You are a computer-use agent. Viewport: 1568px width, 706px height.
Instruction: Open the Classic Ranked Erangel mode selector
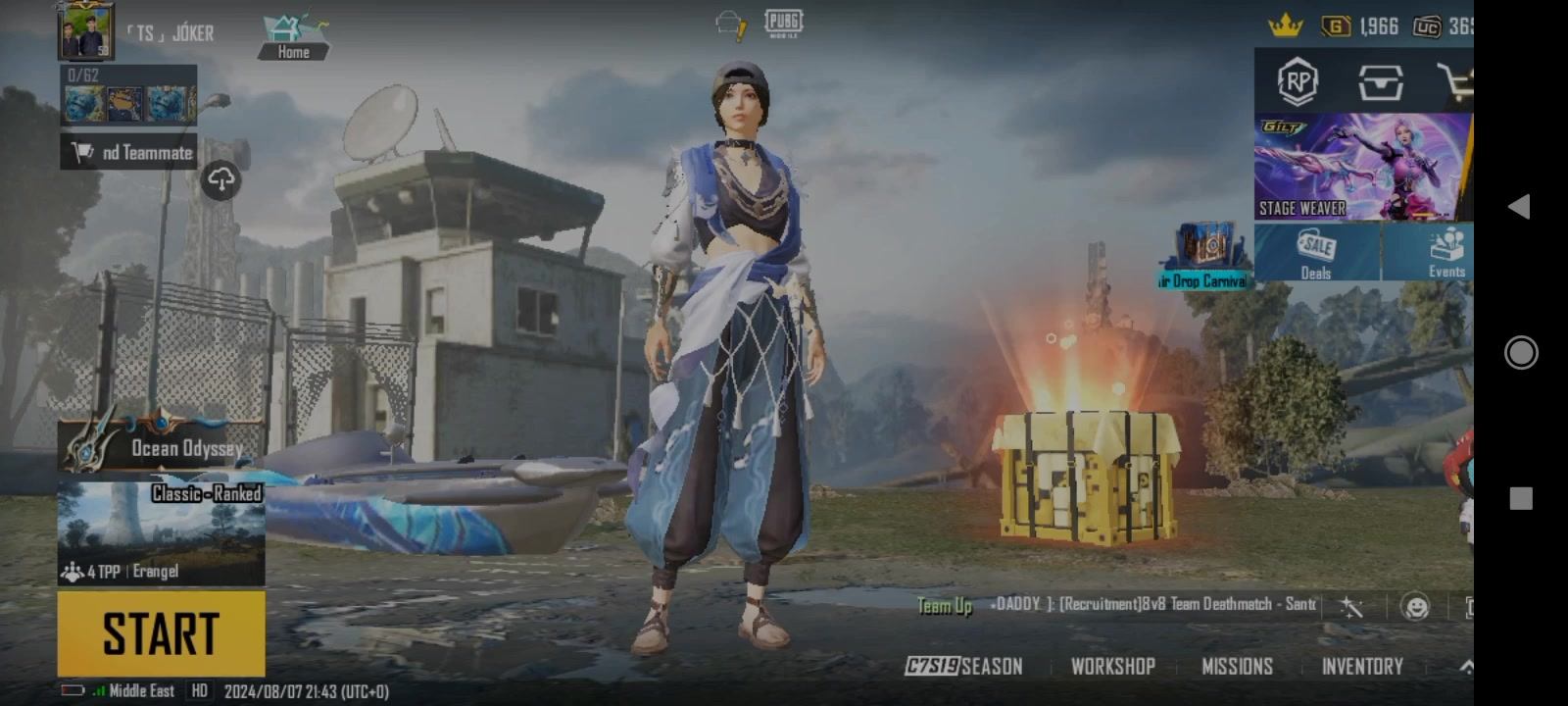tap(161, 533)
